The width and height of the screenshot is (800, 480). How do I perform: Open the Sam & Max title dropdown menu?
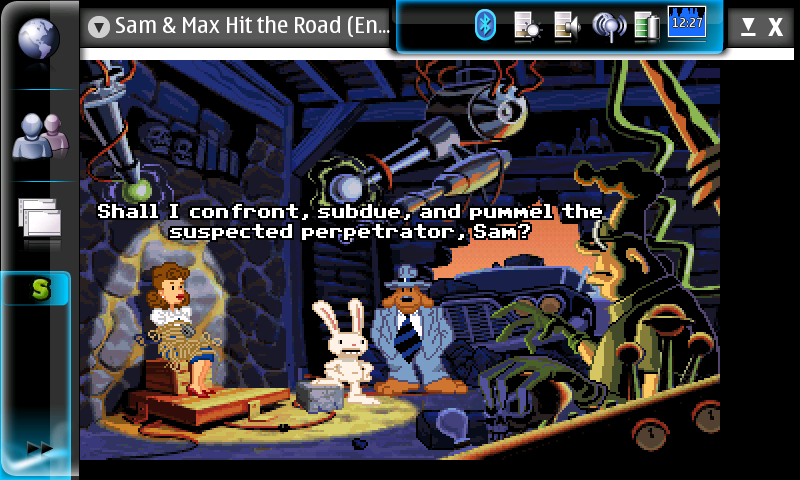98,27
